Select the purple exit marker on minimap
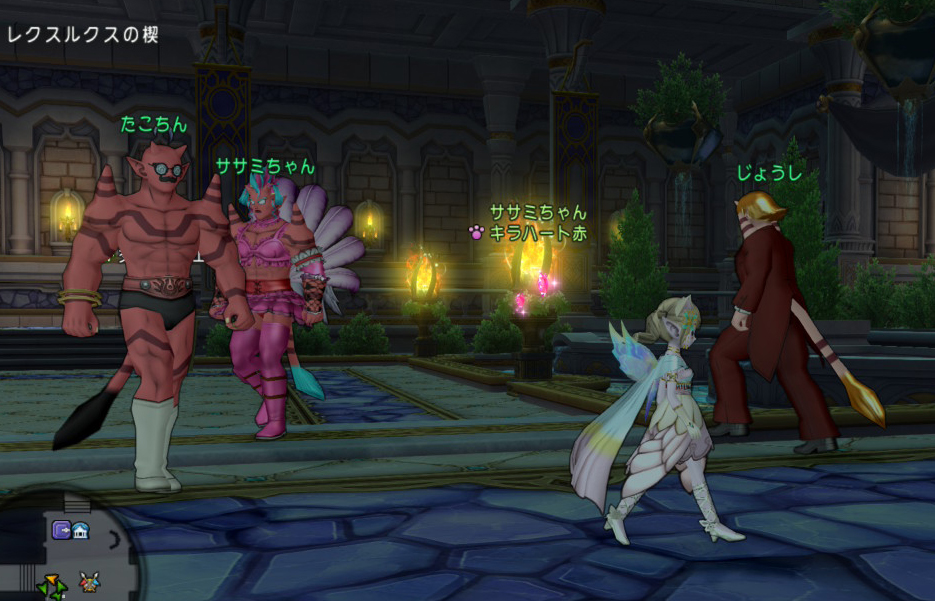 click(60, 530)
